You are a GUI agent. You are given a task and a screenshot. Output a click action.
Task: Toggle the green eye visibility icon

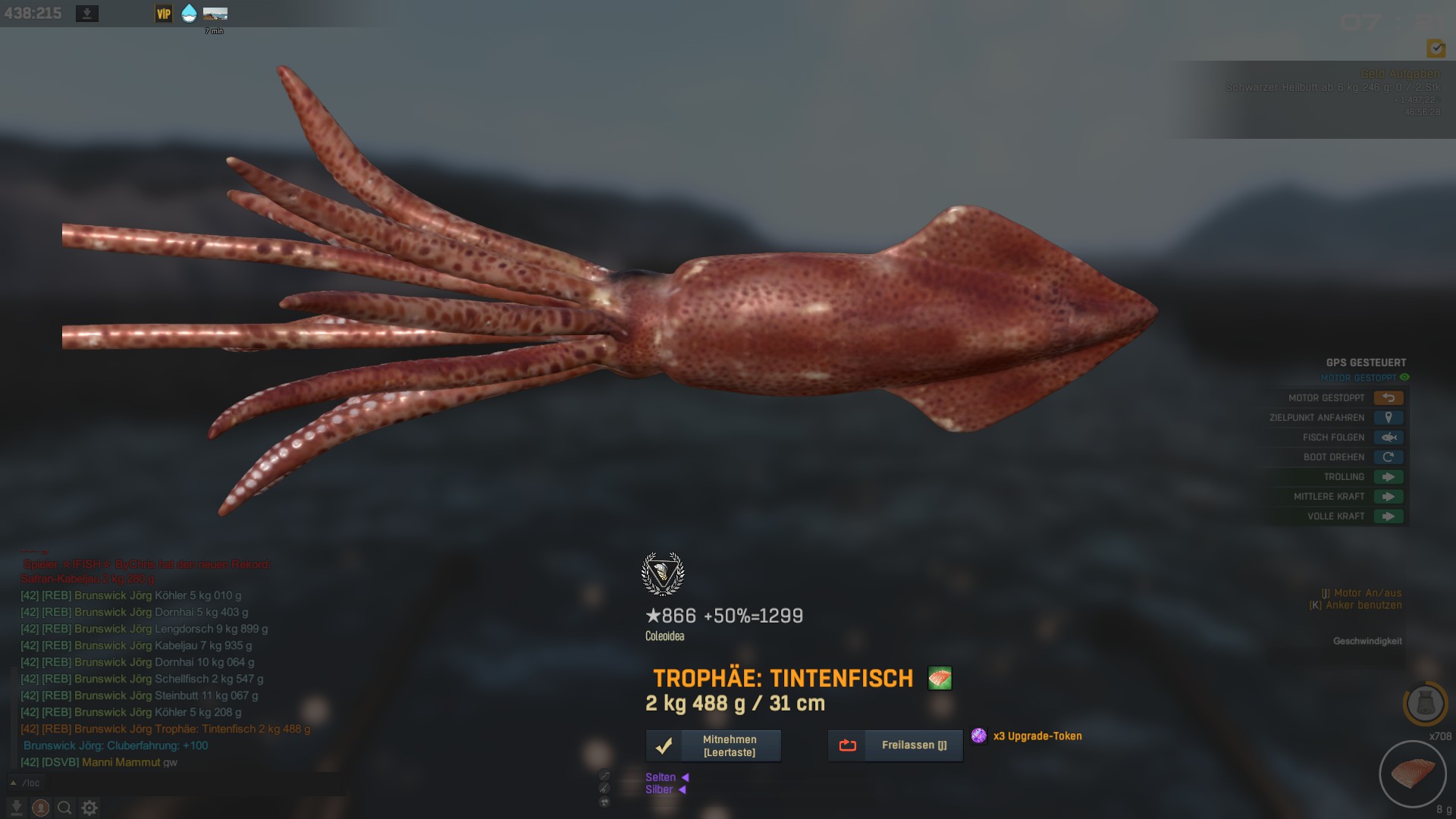tap(1404, 378)
